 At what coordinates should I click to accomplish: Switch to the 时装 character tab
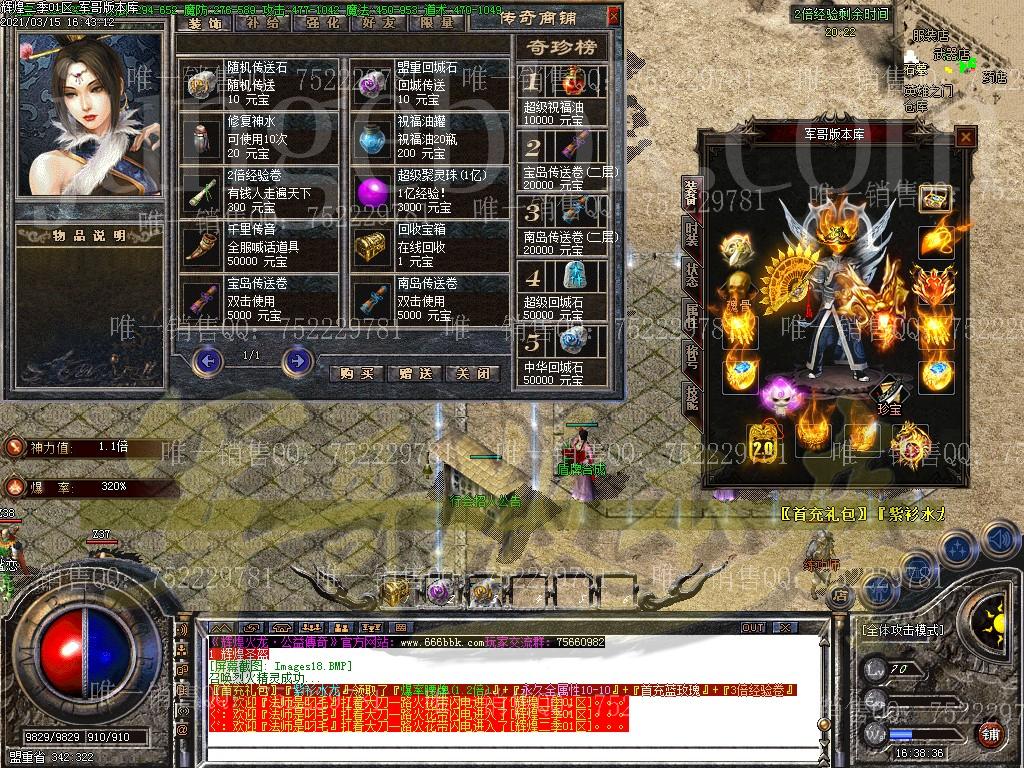tap(692, 232)
